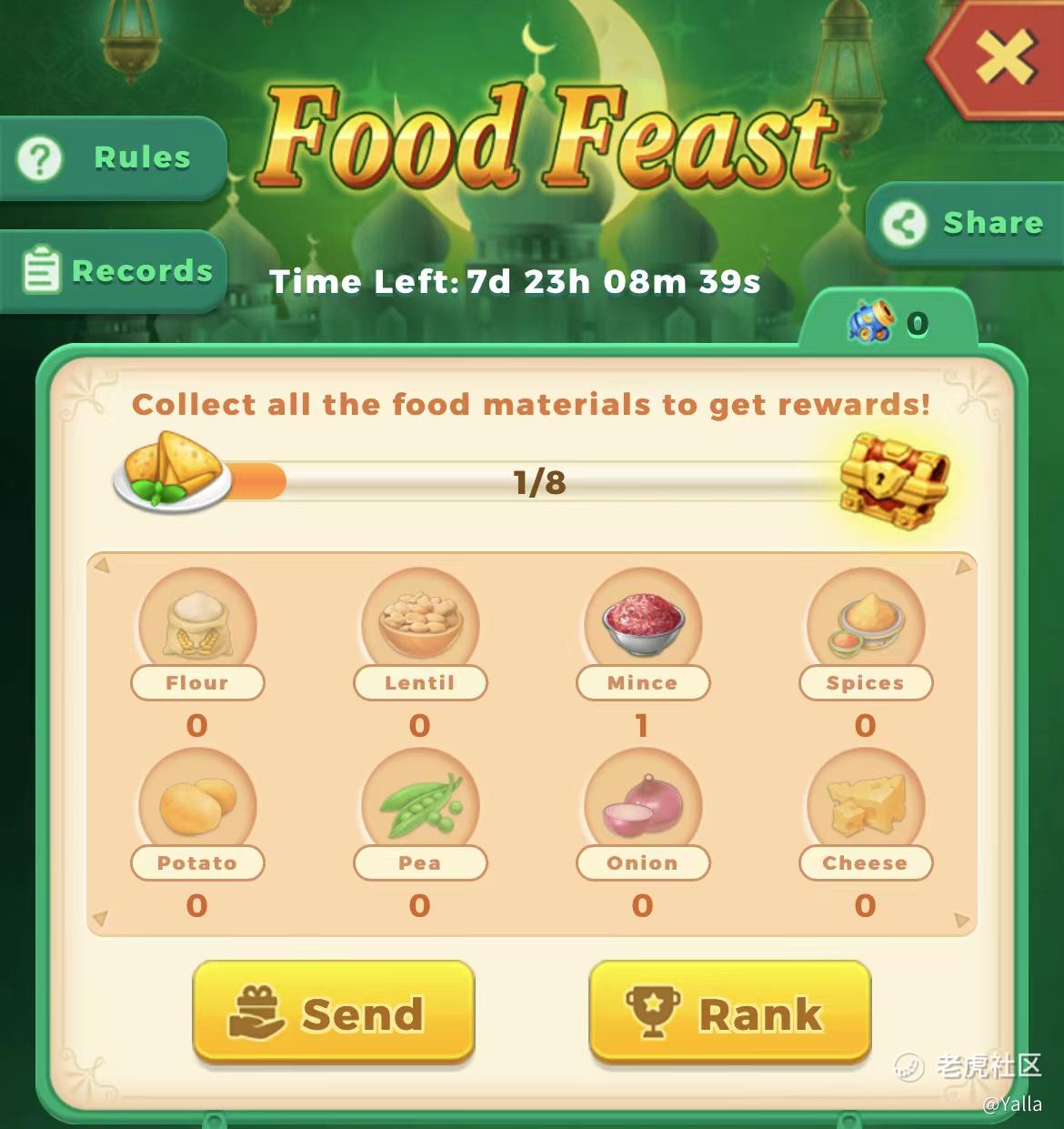Share the Food Feast event
The width and height of the screenshot is (1064, 1129).
click(x=966, y=224)
